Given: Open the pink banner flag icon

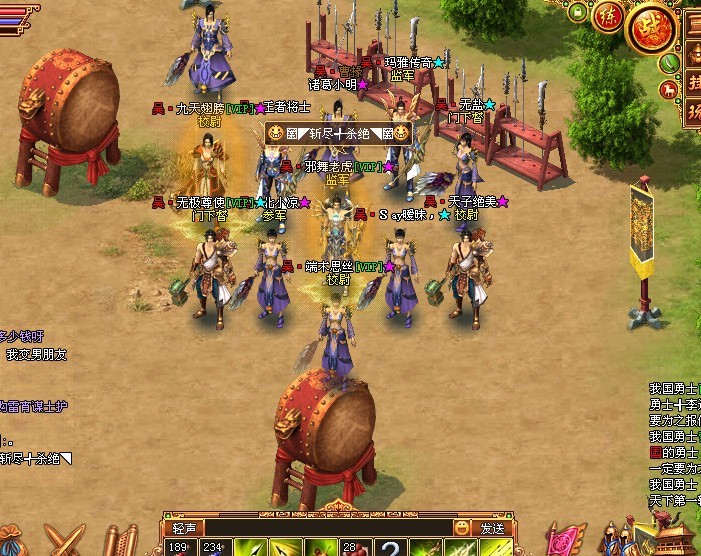Looking at the screenshot, I should [567, 541].
